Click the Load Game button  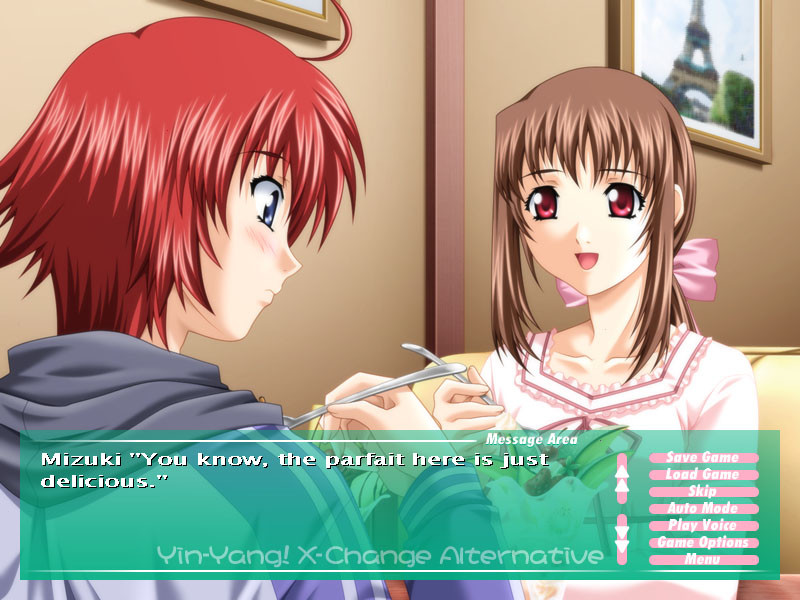pyautogui.click(x=703, y=475)
